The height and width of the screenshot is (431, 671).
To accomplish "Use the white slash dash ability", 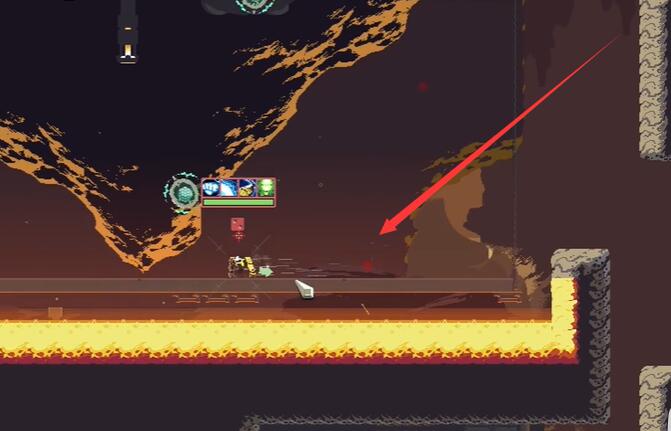I will pos(229,187).
